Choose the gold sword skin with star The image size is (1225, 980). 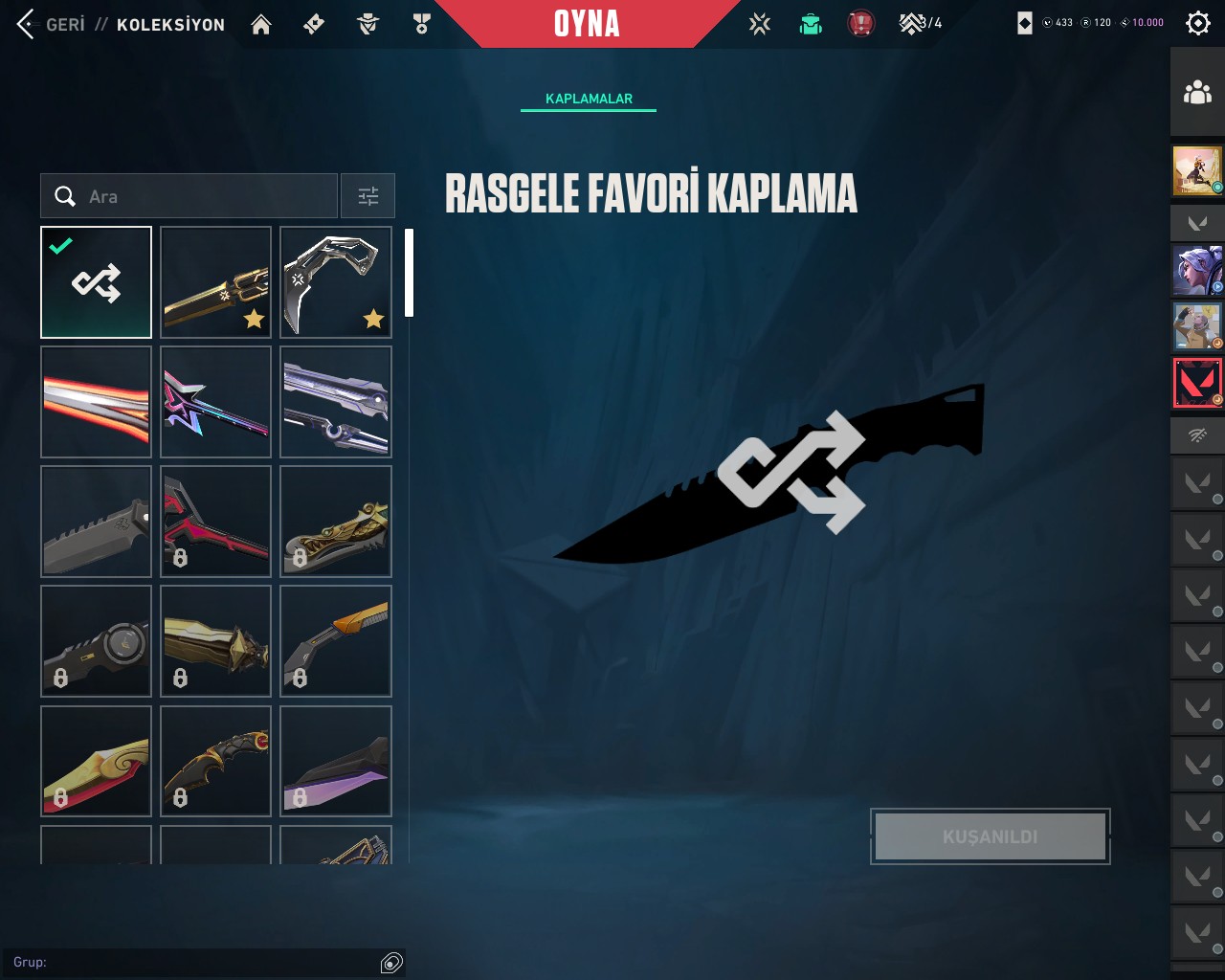[216, 282]
